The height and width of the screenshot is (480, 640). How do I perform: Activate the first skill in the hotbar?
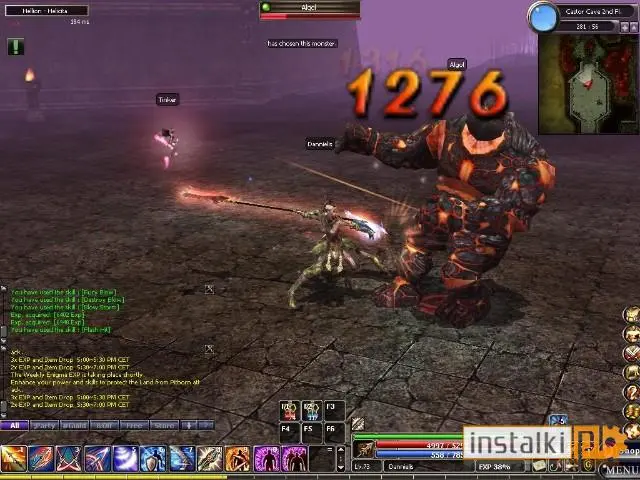pos(13,459)
